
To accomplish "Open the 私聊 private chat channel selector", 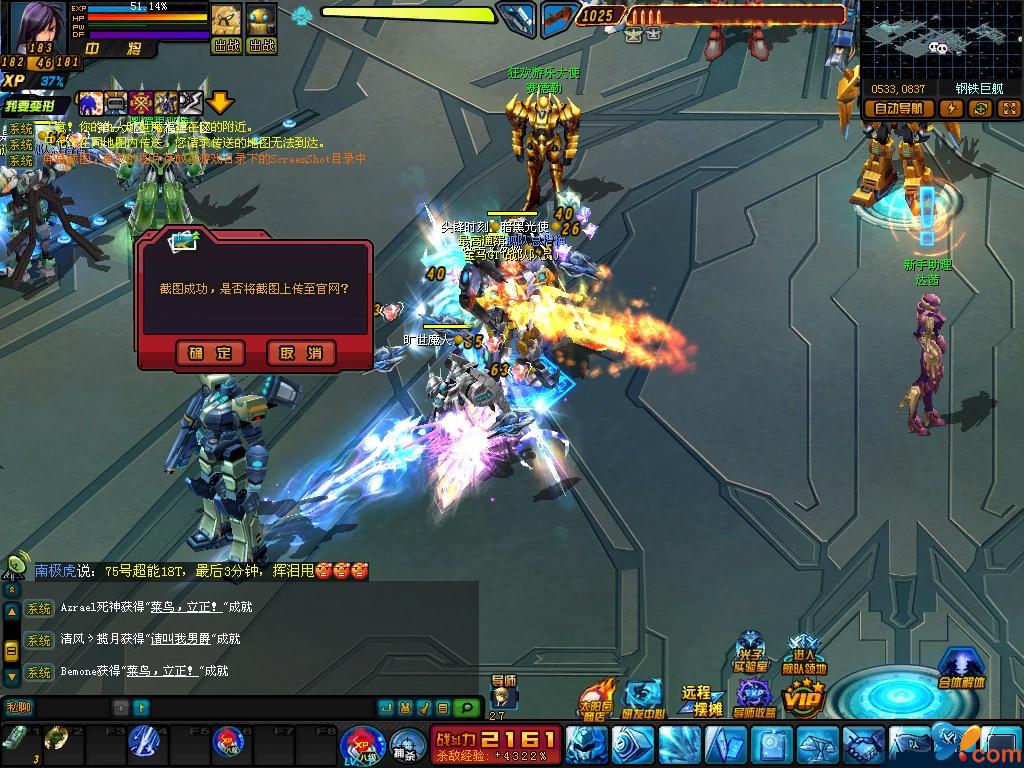I will [19, 708].
